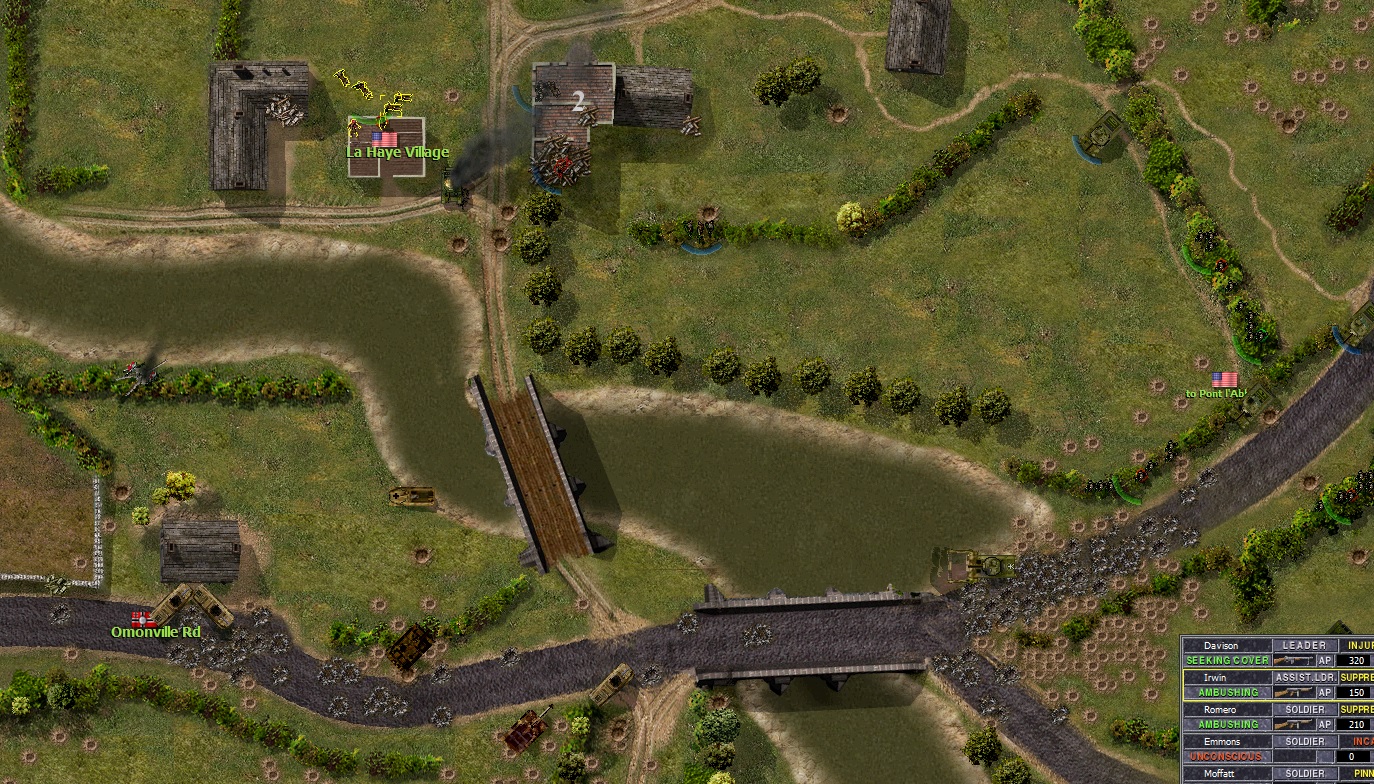
Task: Click the Omonville Rd map label
Action: [156, 632]
